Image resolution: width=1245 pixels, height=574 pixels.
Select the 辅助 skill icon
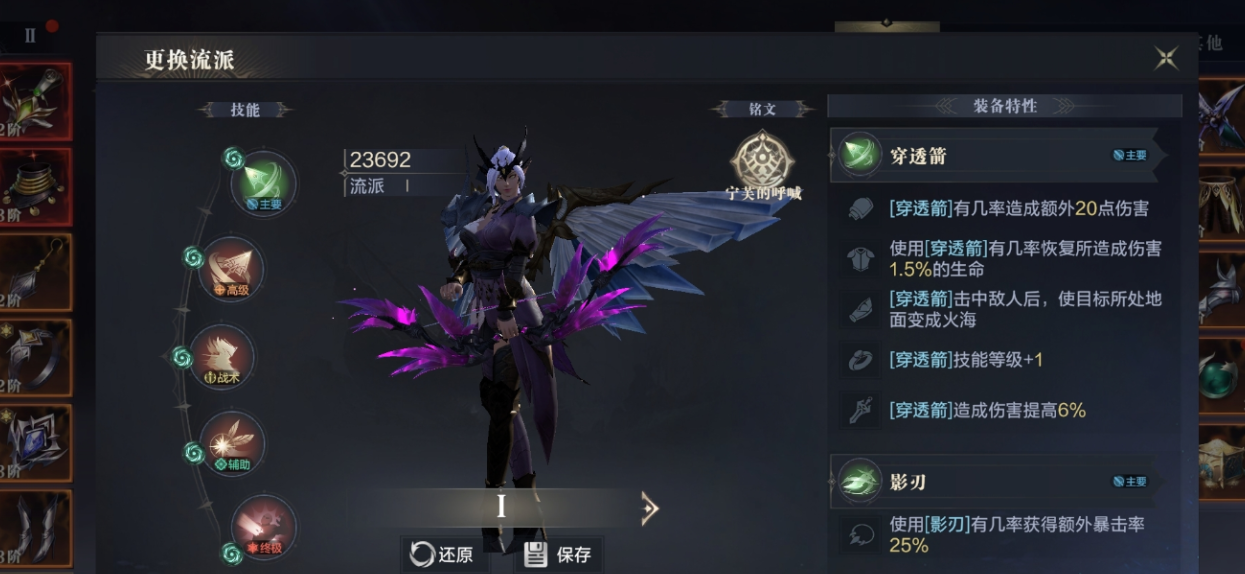[x=231, y=442]
